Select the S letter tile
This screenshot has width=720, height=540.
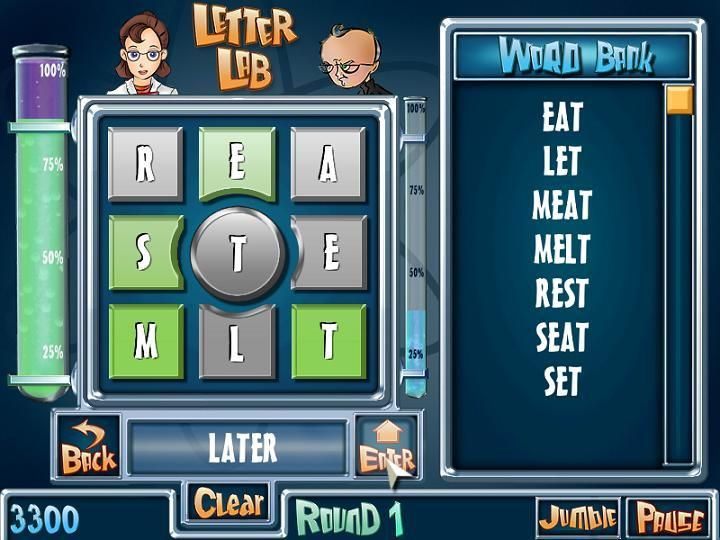coord(144,253)
